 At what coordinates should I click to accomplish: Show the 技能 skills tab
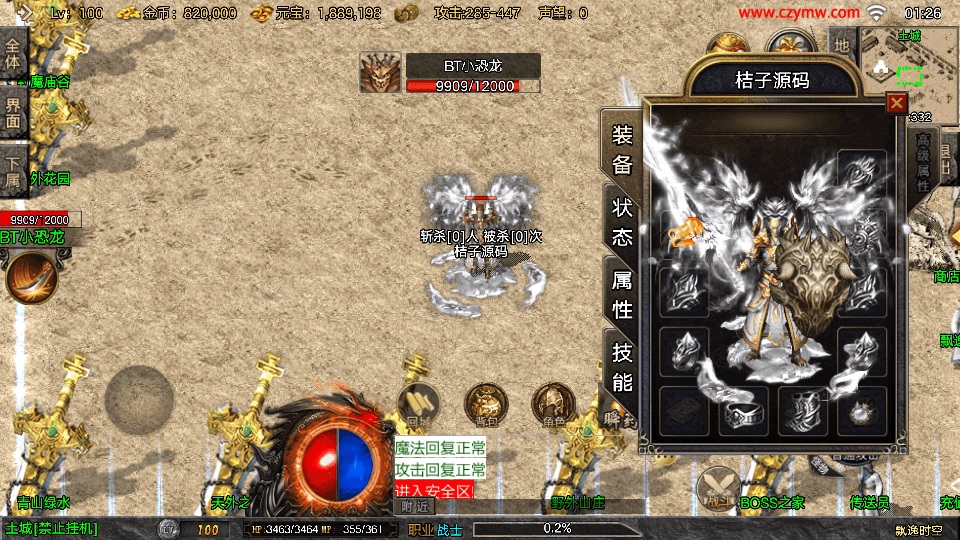click(x=622, y=366)
